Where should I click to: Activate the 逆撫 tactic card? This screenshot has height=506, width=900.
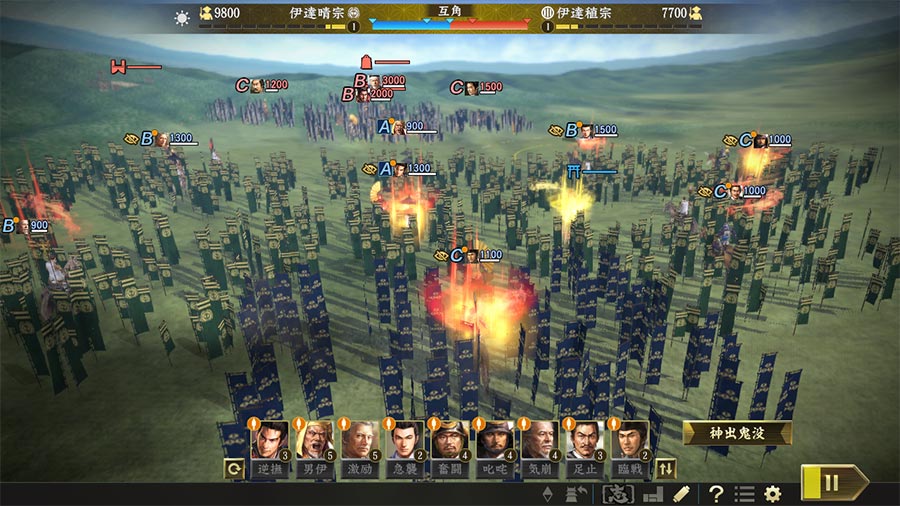click(x=270, y=441)
